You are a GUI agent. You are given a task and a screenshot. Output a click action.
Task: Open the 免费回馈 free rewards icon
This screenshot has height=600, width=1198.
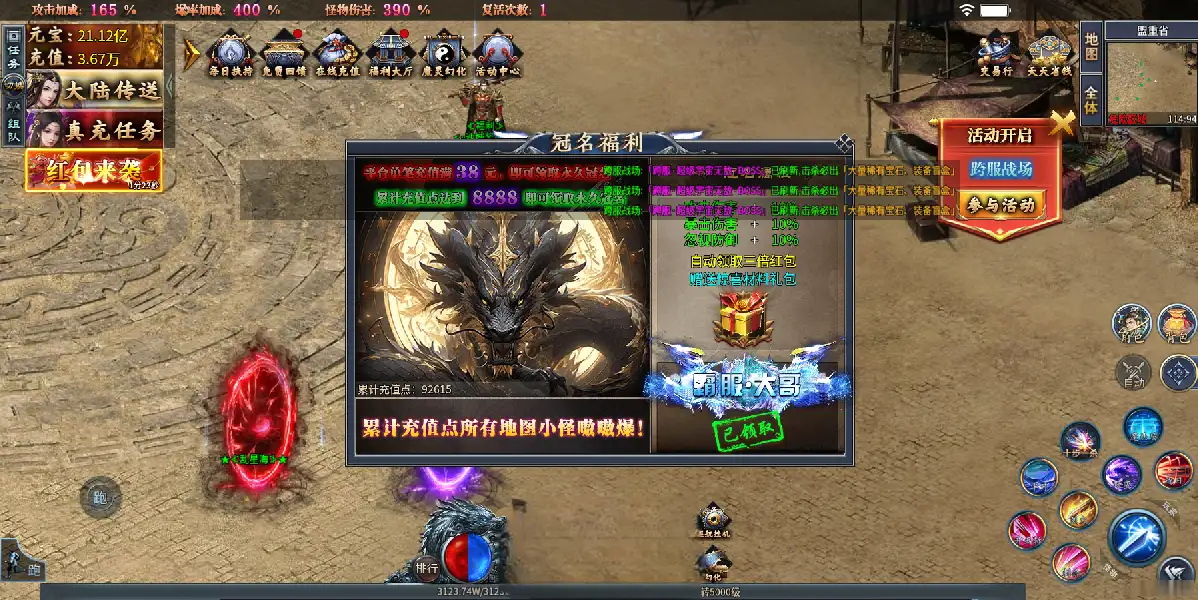tap(285, 53)
